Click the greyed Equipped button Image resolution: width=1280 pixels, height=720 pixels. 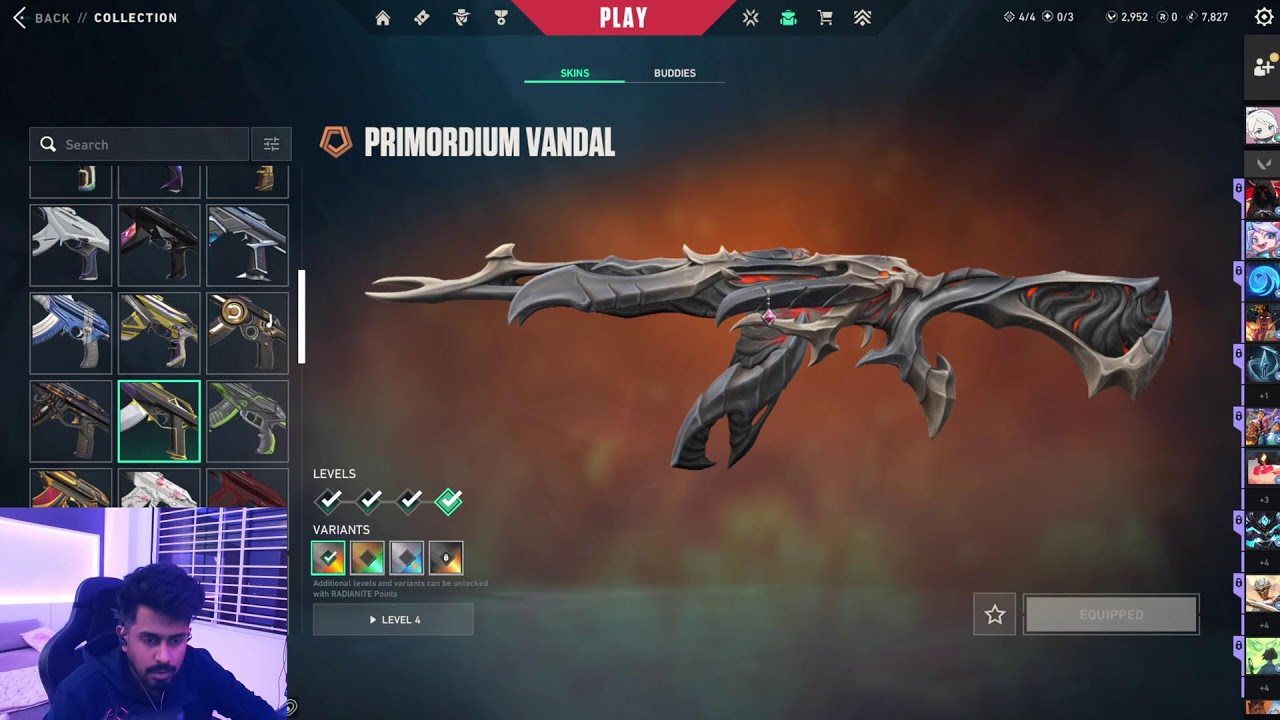1111,615
